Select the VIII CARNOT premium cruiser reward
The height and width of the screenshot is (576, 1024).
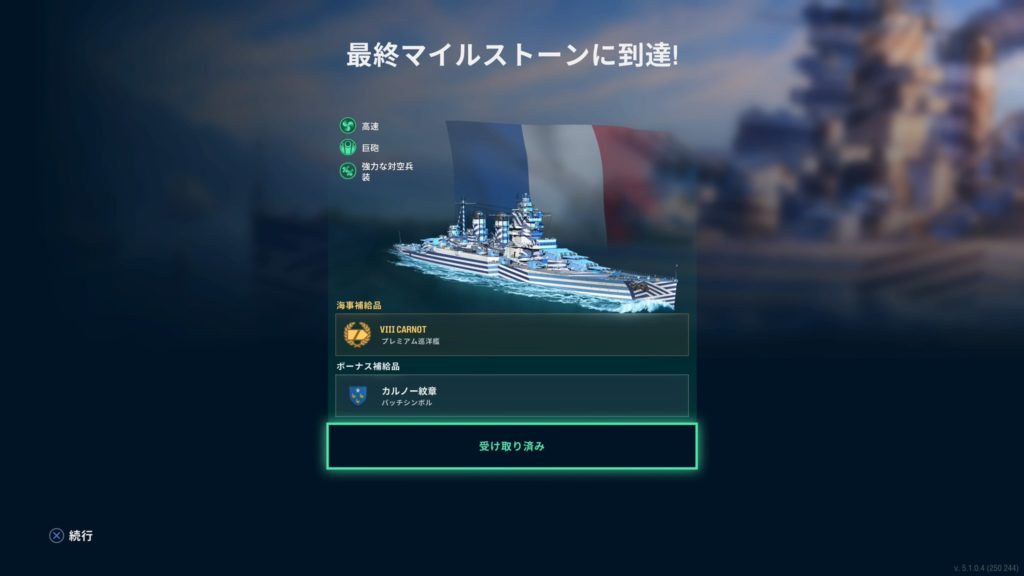coord(511,334)
